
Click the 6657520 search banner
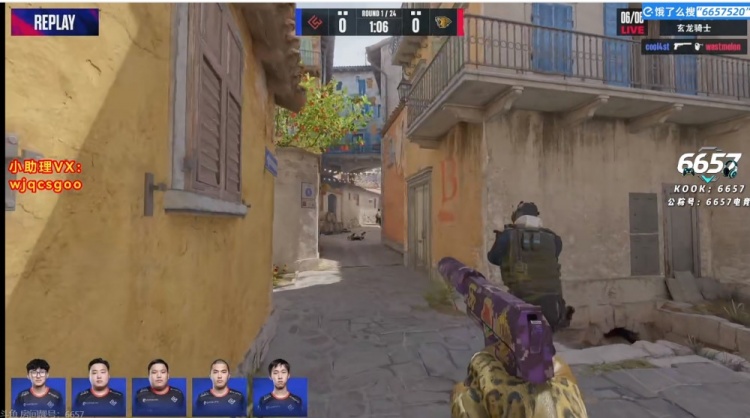696,12
